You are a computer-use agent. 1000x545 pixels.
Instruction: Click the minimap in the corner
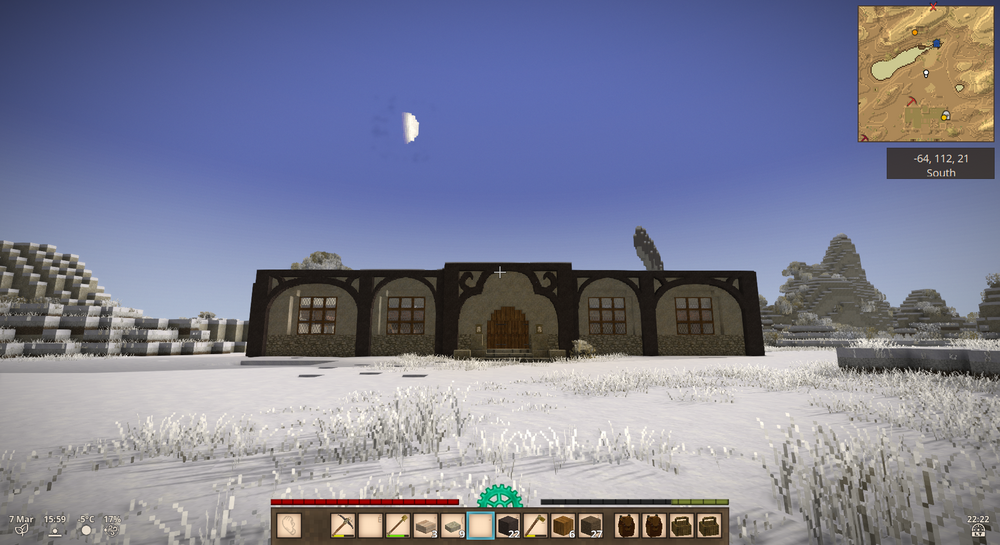tap(925, 73)
